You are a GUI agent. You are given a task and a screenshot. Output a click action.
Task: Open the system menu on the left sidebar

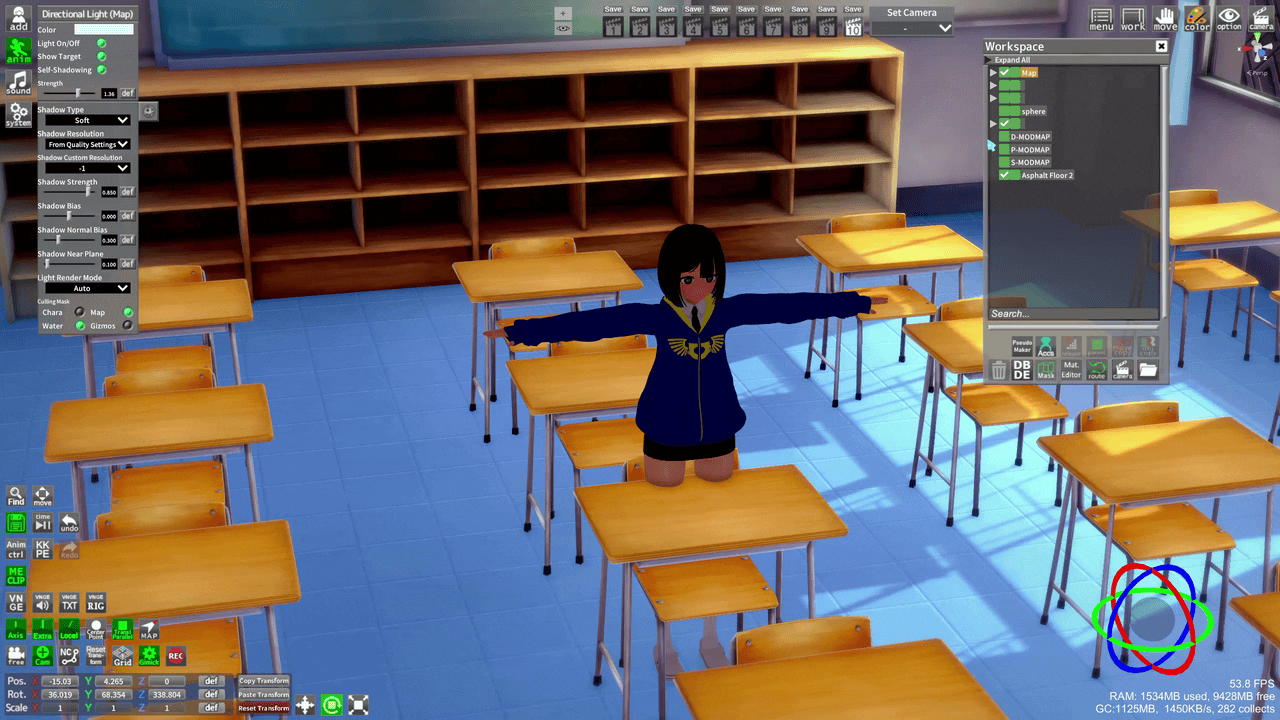18,114
